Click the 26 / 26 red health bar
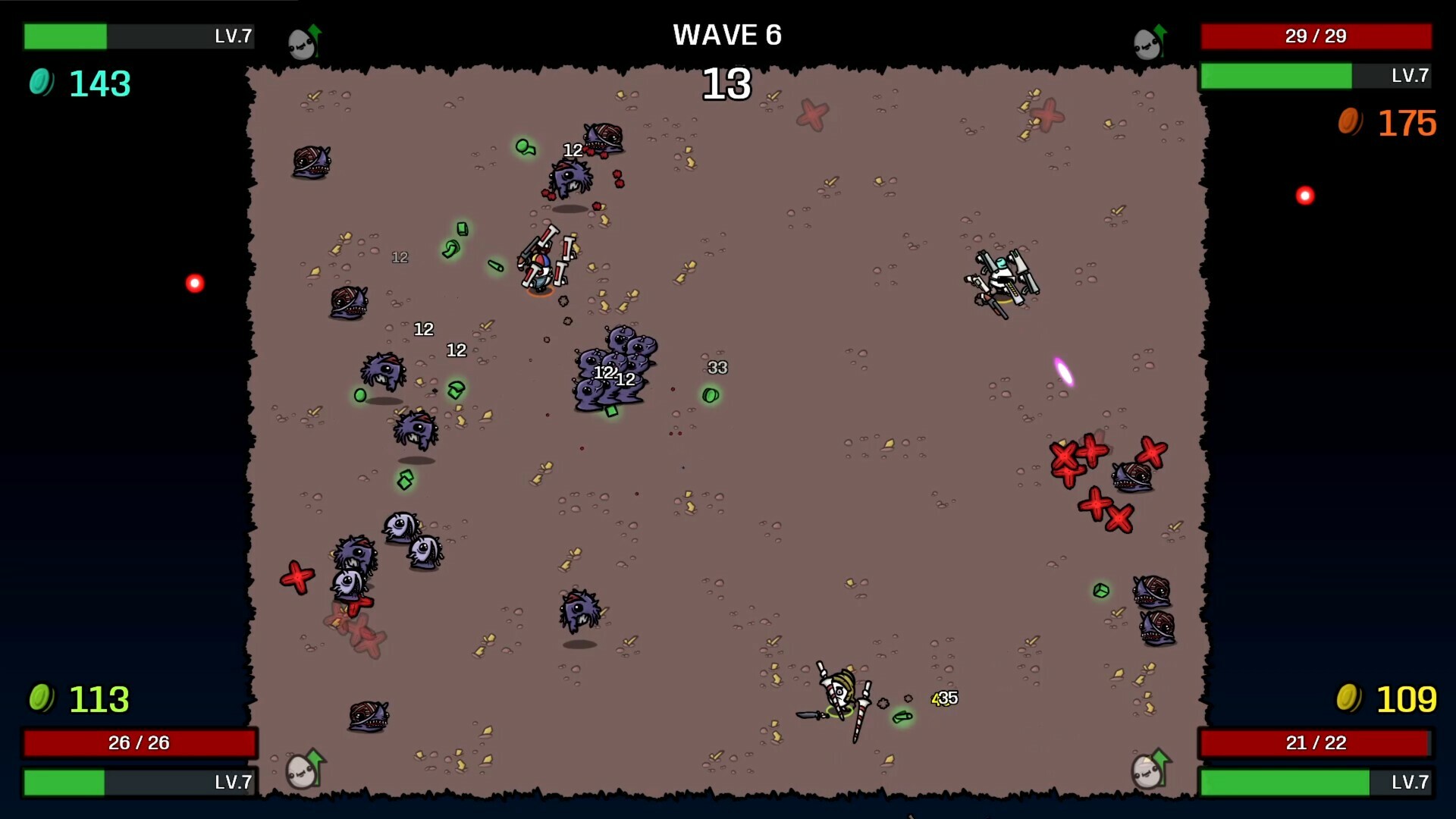 140,743
